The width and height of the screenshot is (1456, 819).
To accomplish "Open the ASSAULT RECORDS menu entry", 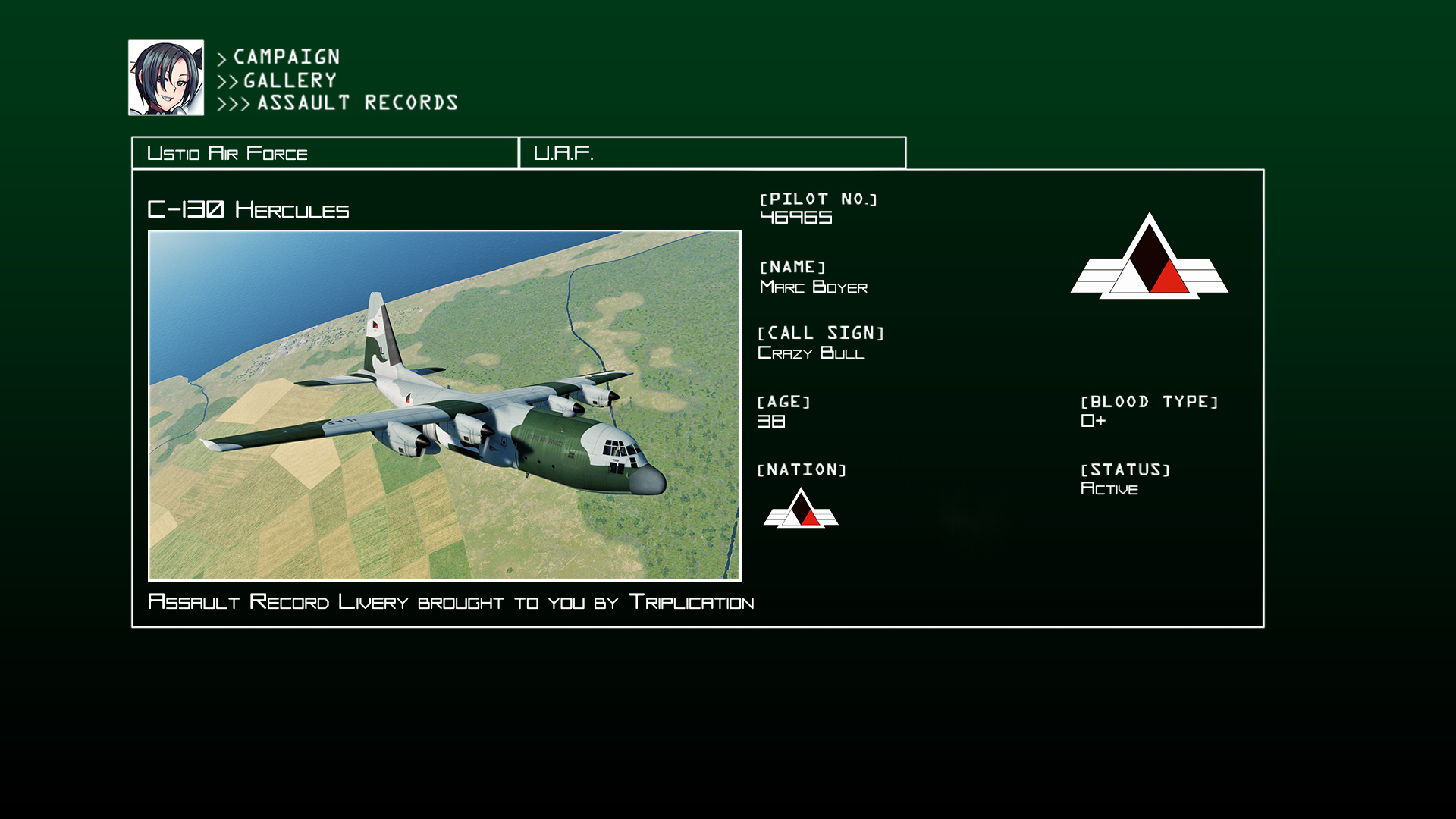I will [356, 102].
